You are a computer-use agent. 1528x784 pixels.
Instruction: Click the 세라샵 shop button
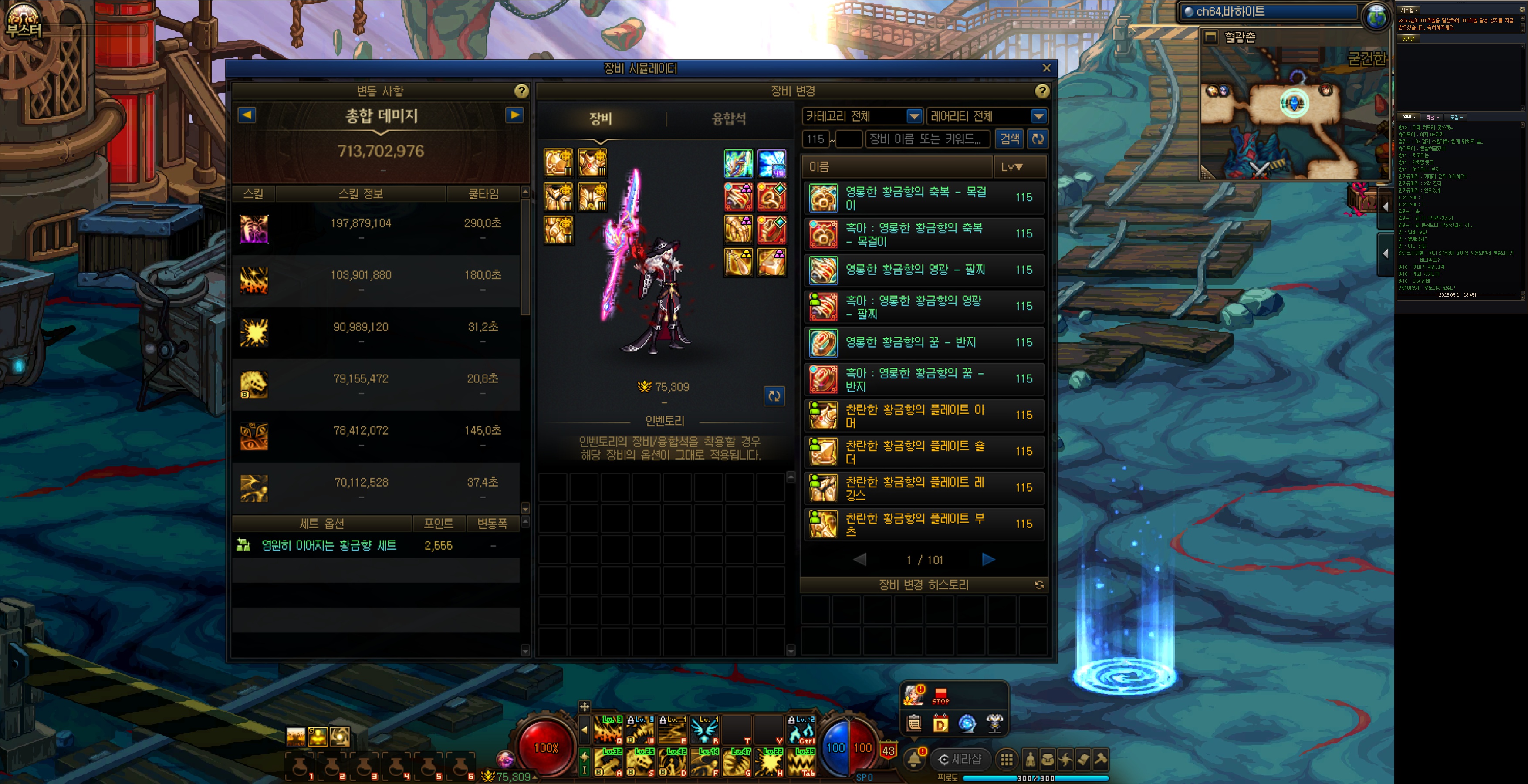click(x=960, y=759)
